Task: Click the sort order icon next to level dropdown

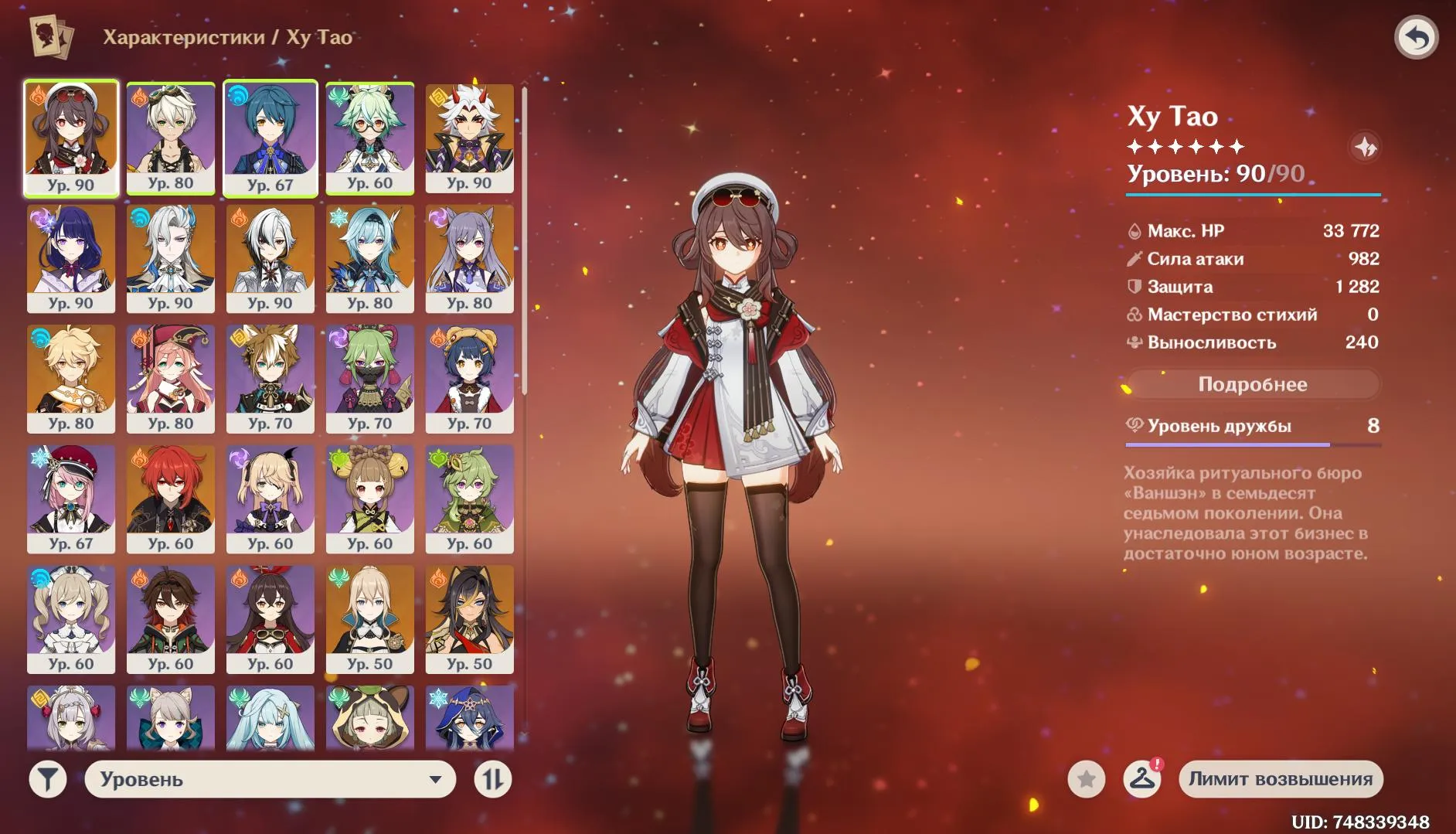Action: [x=492, y=779]
